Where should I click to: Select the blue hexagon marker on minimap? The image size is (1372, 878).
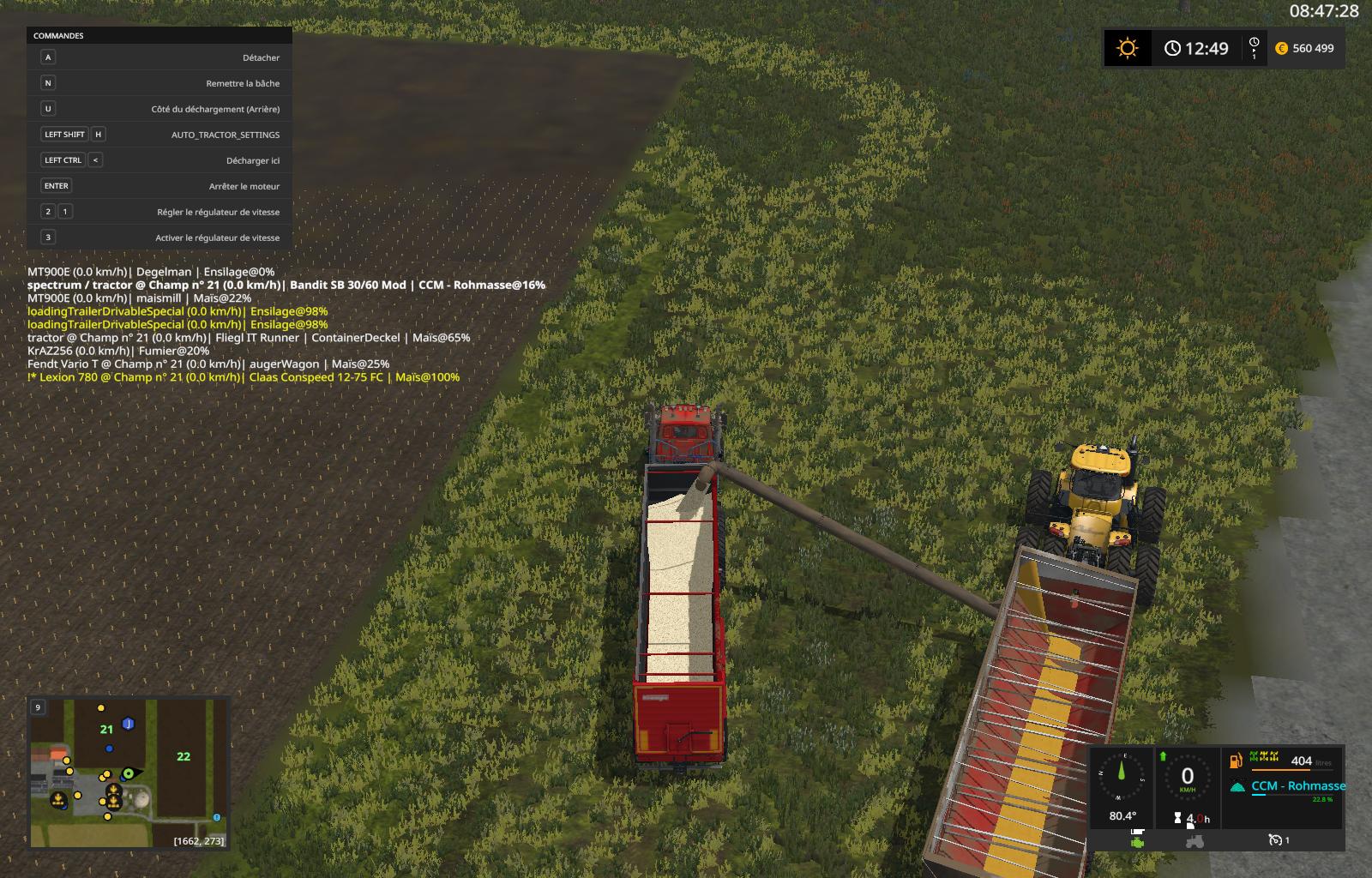tap(128, 724)
